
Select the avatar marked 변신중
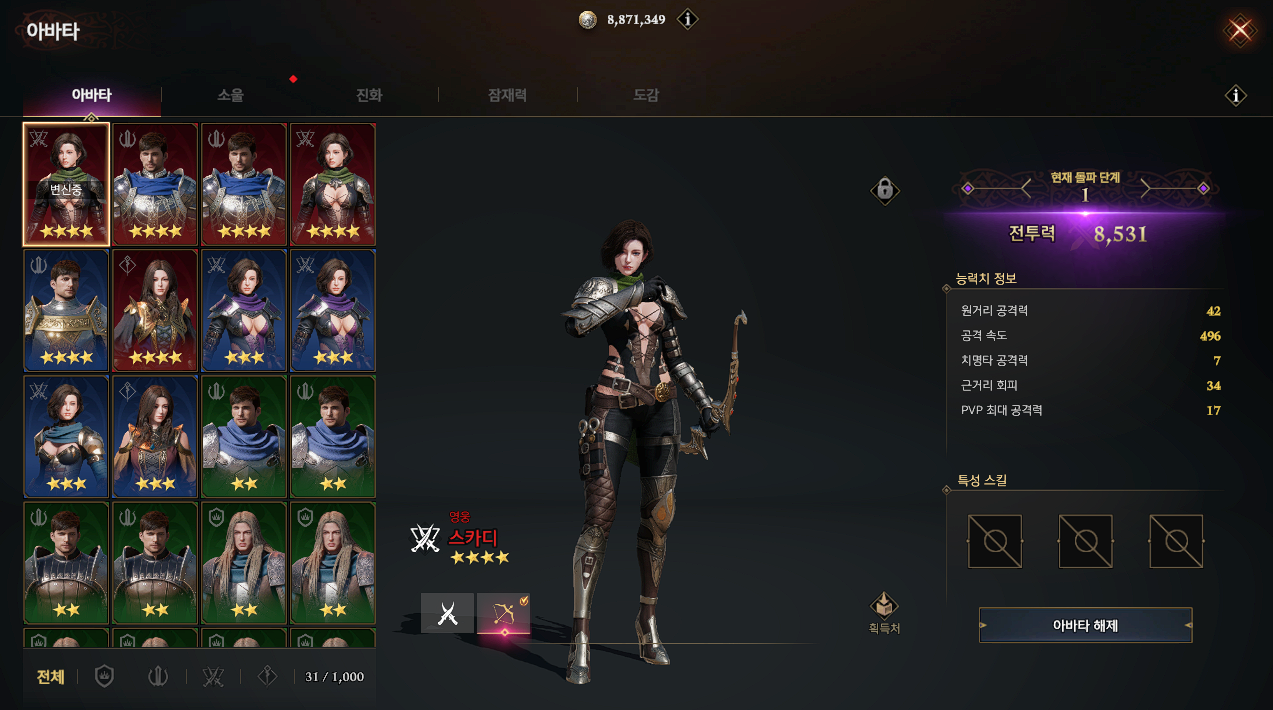[65, 185]
